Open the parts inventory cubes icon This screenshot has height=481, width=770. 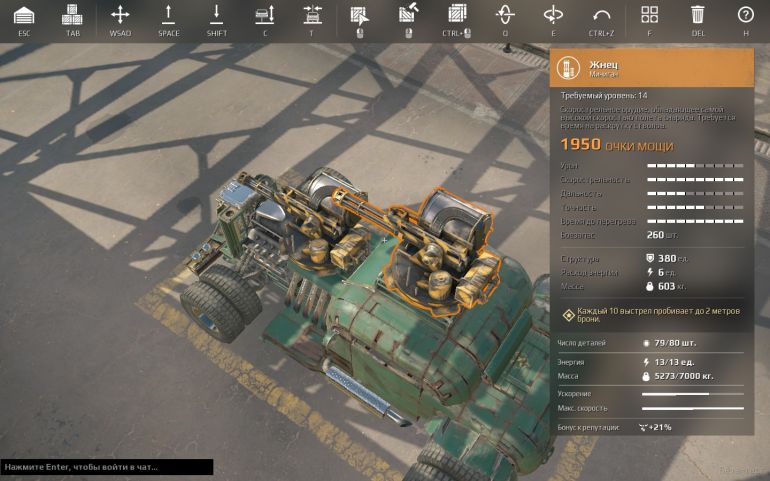72,16
